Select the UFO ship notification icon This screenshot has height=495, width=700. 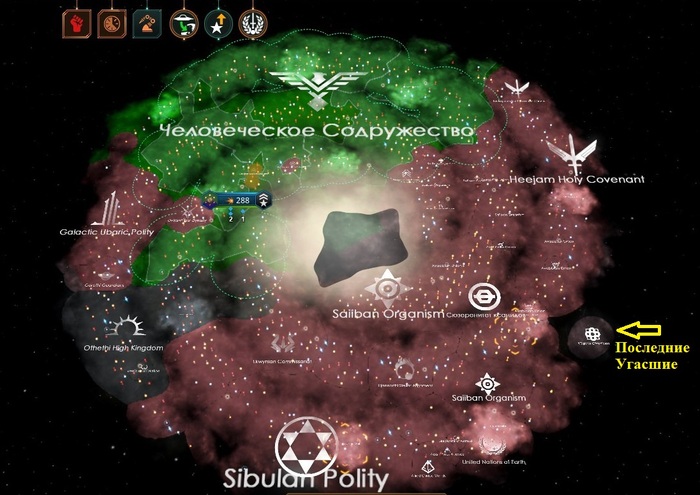(x=184, y=23)
